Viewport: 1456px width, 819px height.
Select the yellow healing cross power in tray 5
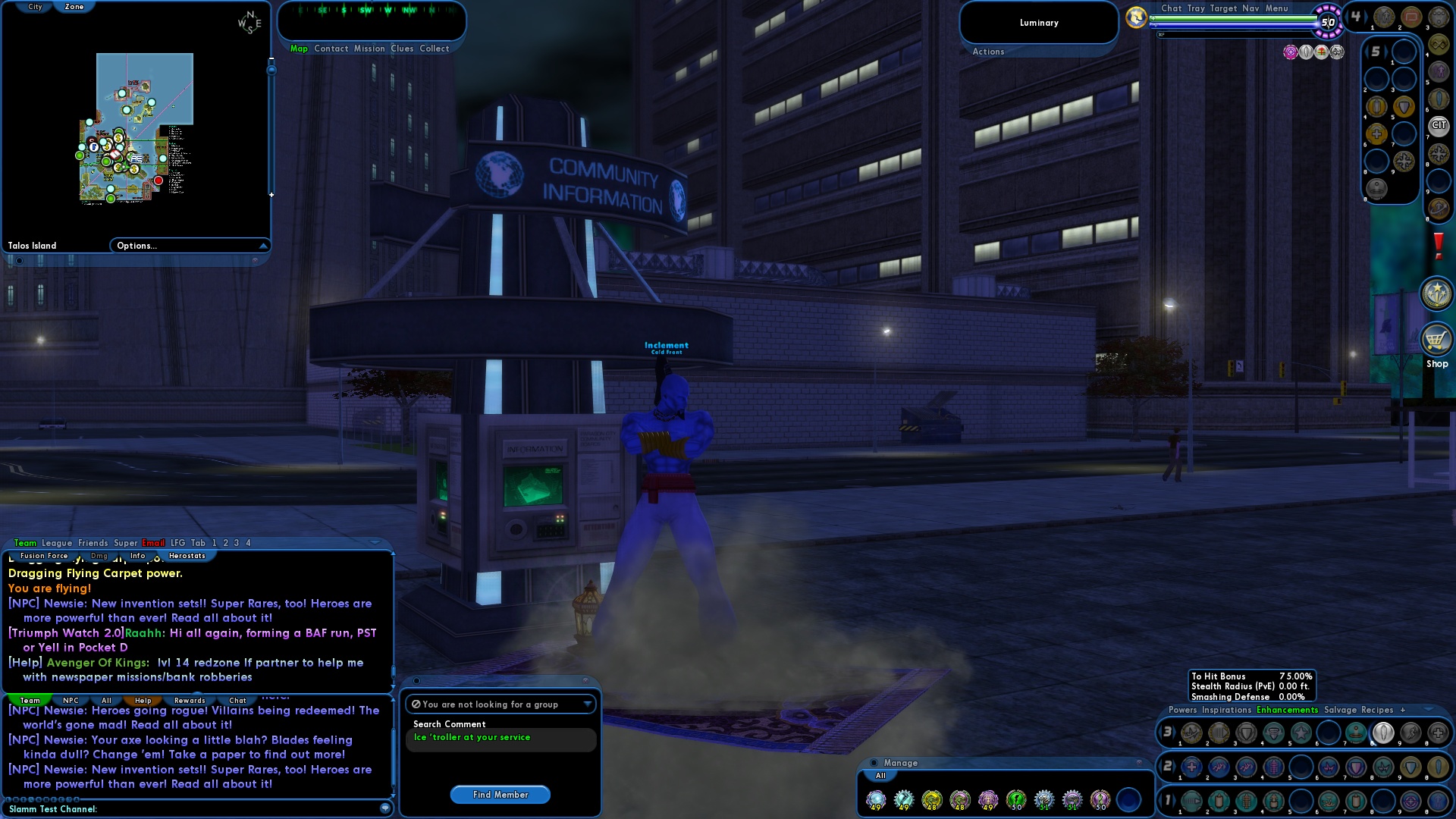pyautogui.click(x=1376, y=132)
